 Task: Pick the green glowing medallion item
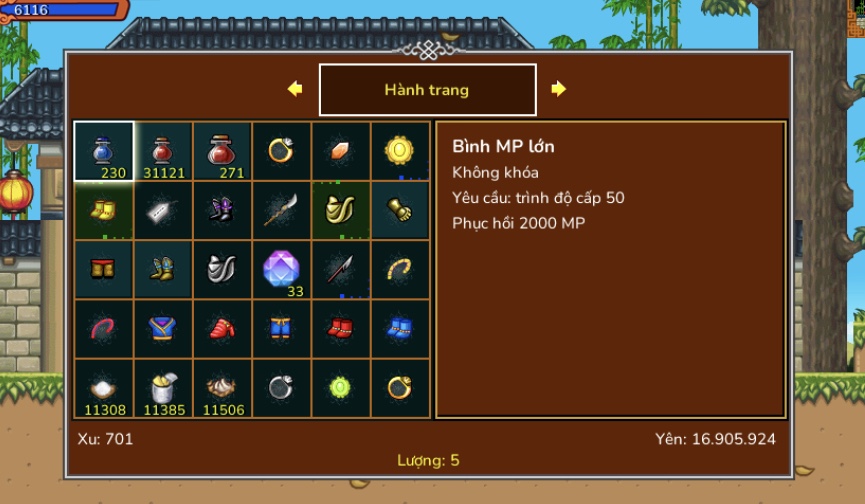(340, 388)
